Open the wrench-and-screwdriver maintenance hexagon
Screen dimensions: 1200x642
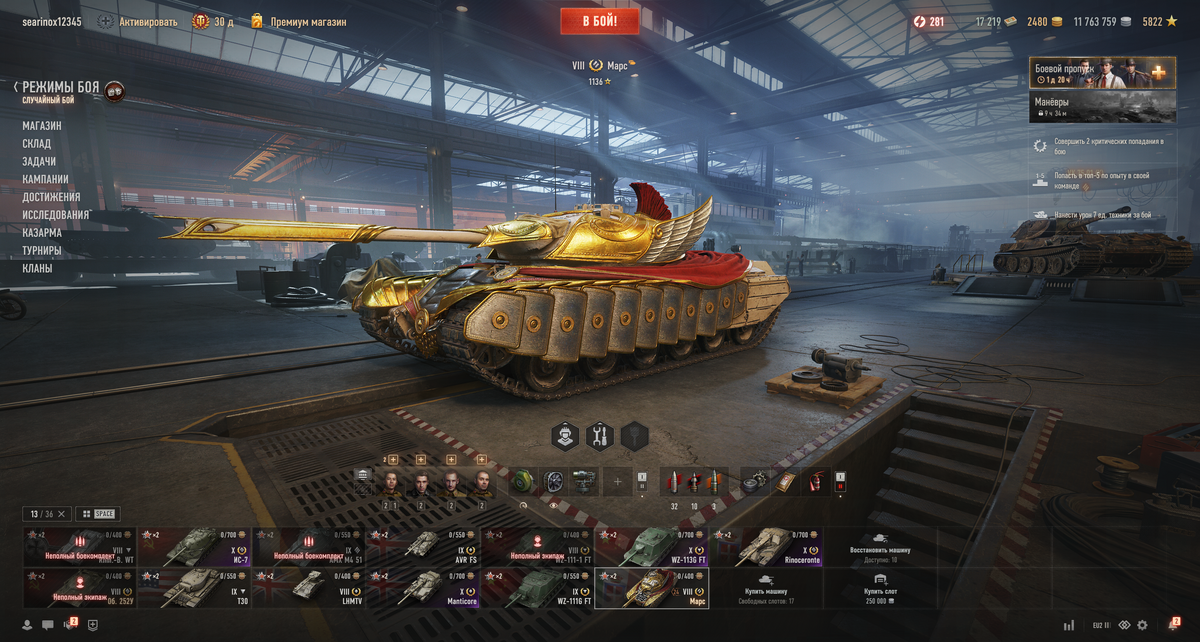600,436
